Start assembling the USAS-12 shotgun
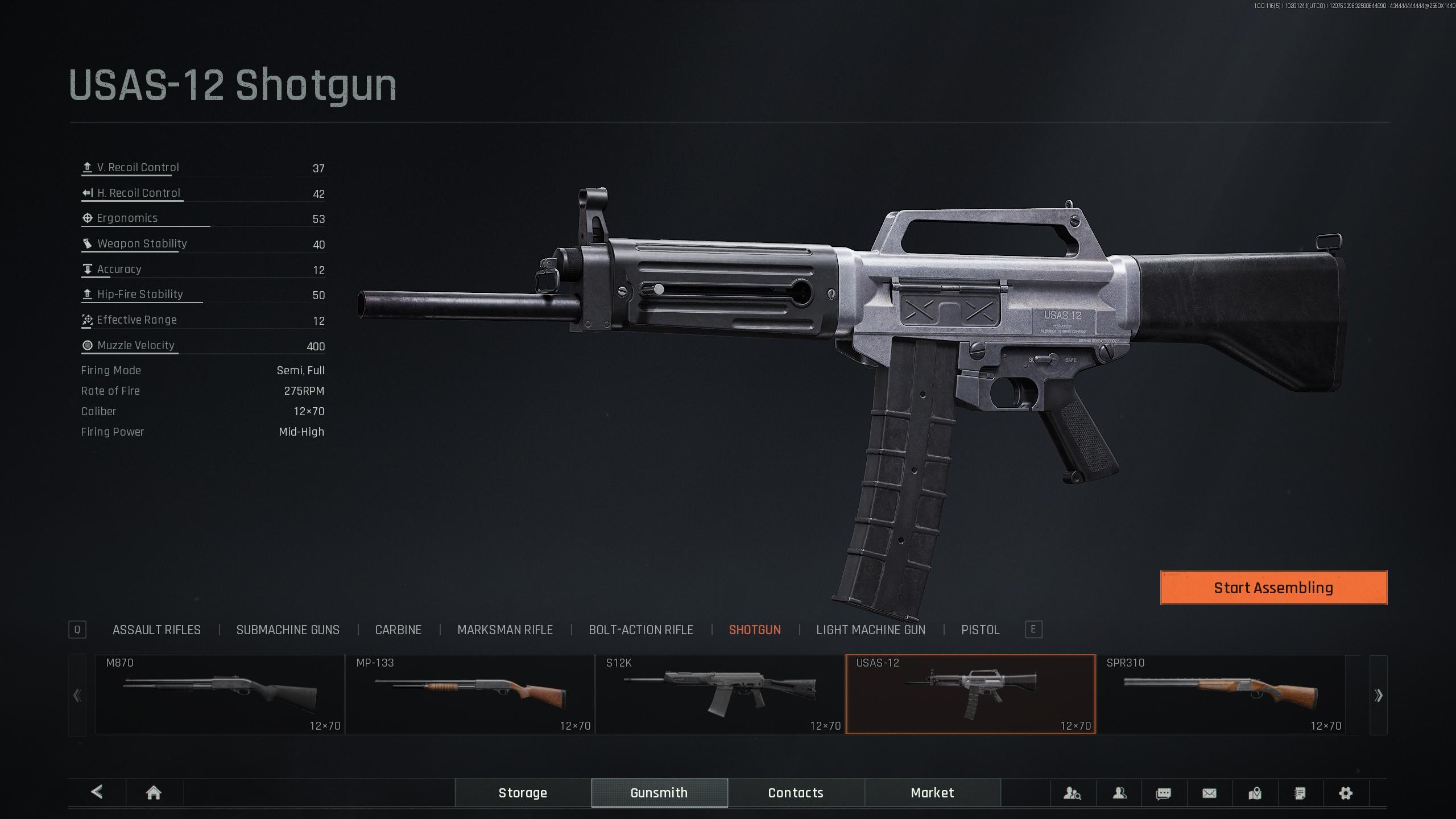Screen dimensions: 1456x819 (x=1273, y=588)
